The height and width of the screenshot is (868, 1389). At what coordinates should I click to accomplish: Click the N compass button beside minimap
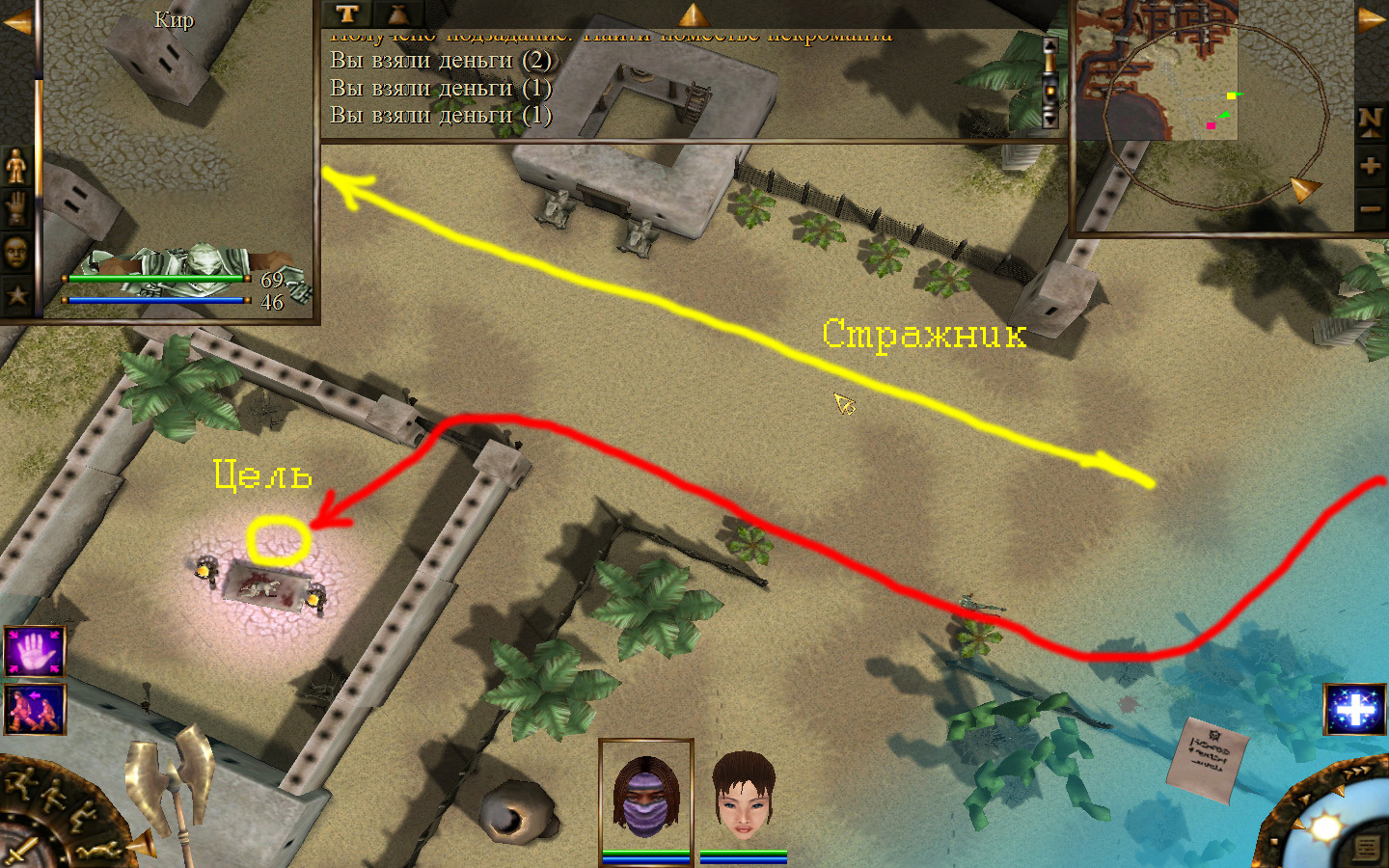tap(1370, 121)
